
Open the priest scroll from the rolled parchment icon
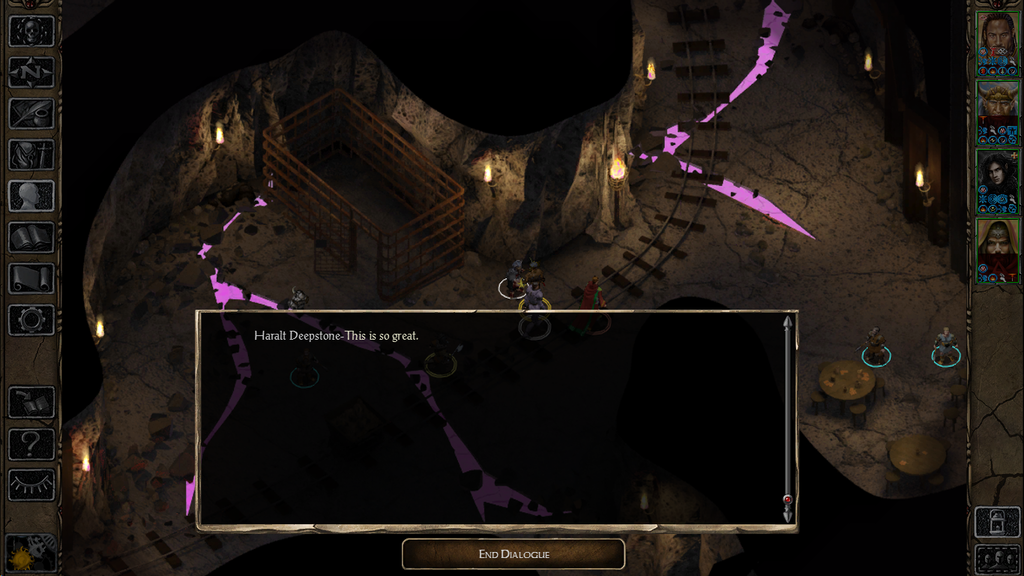tap(31, 278)
